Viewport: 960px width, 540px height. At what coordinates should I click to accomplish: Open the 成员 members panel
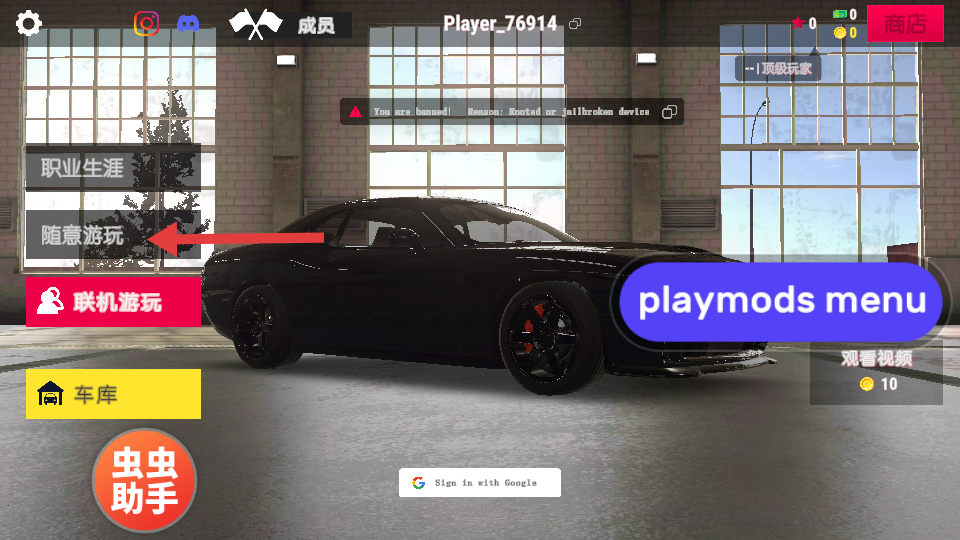290,25
